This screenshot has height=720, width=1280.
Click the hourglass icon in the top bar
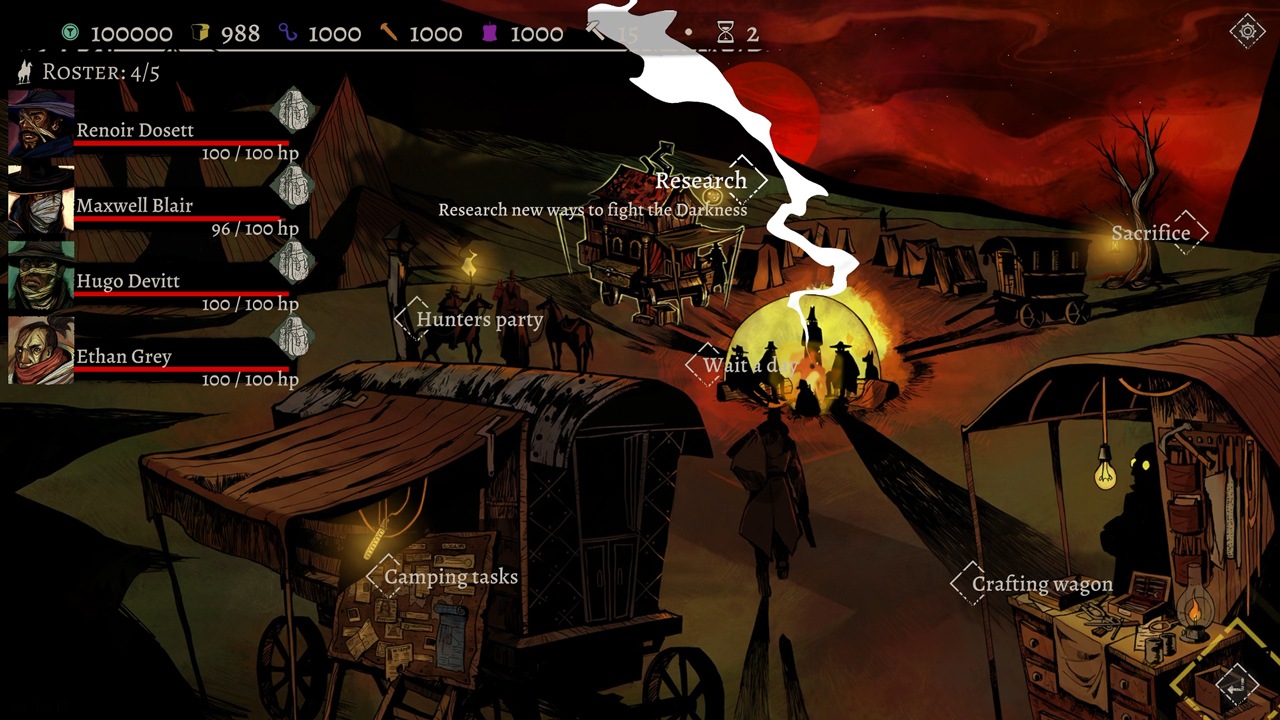click(726, 32)
